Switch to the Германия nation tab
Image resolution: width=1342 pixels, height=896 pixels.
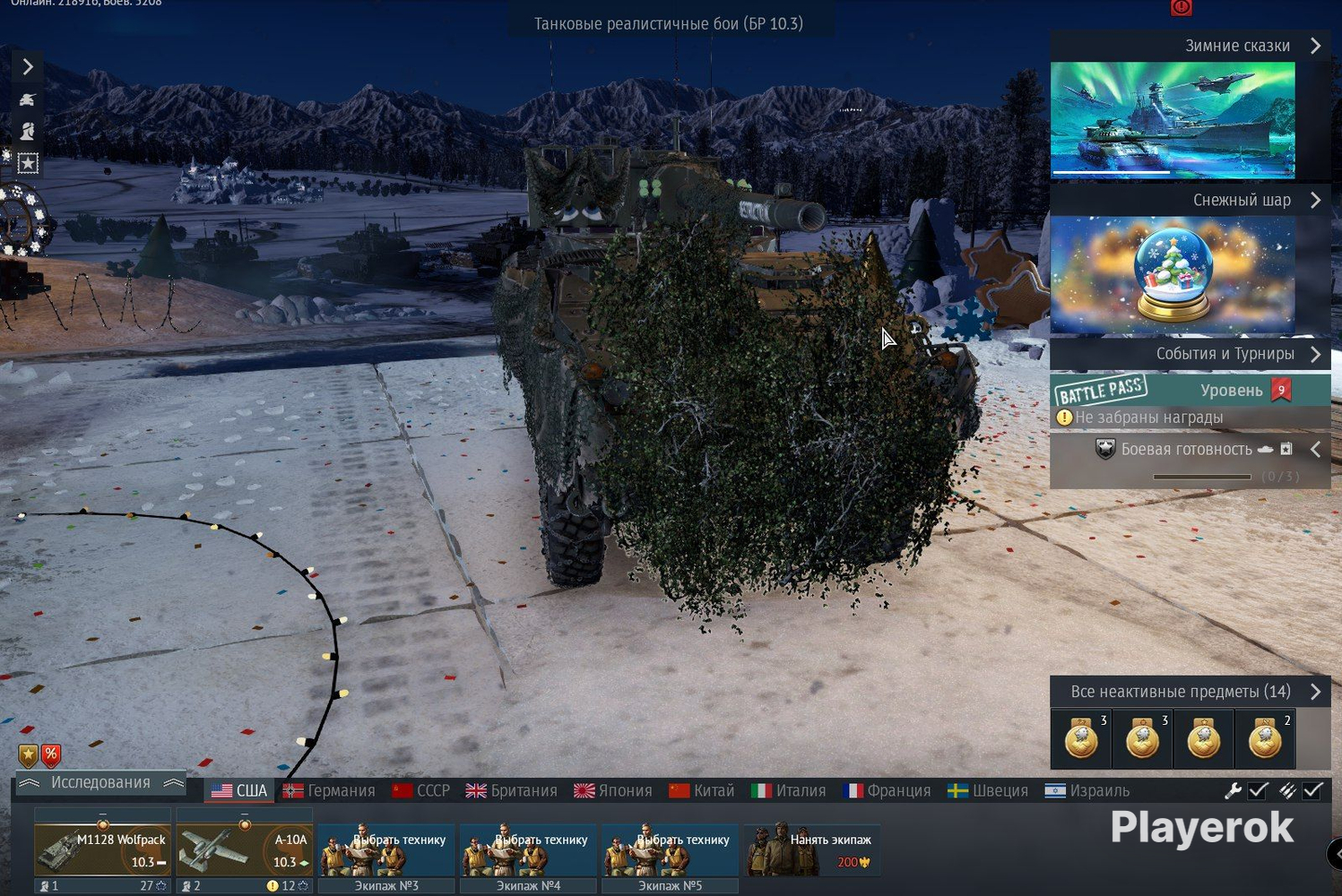pos(329,791)
